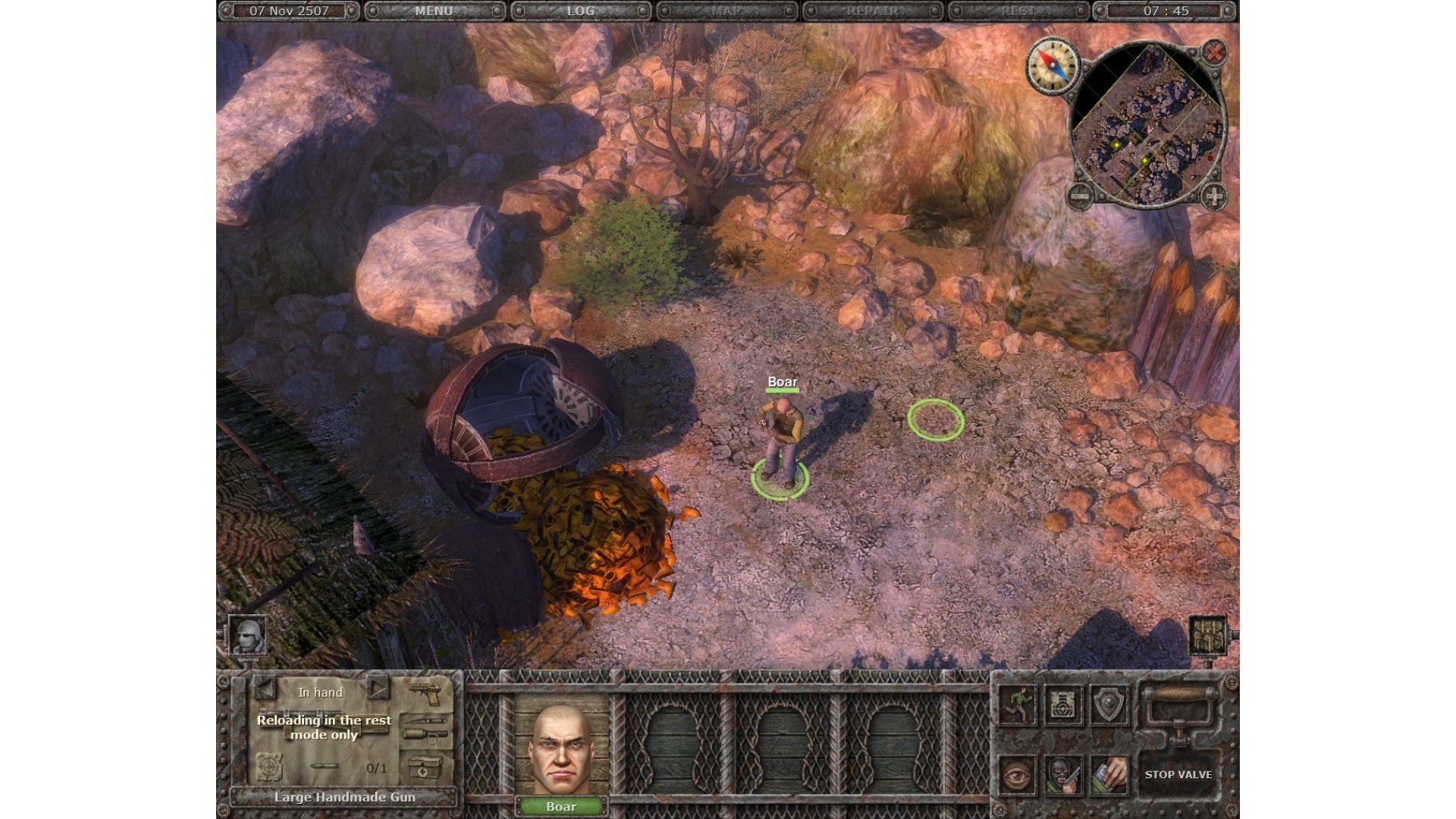Click the hand holding money icon

point(1109,774)
